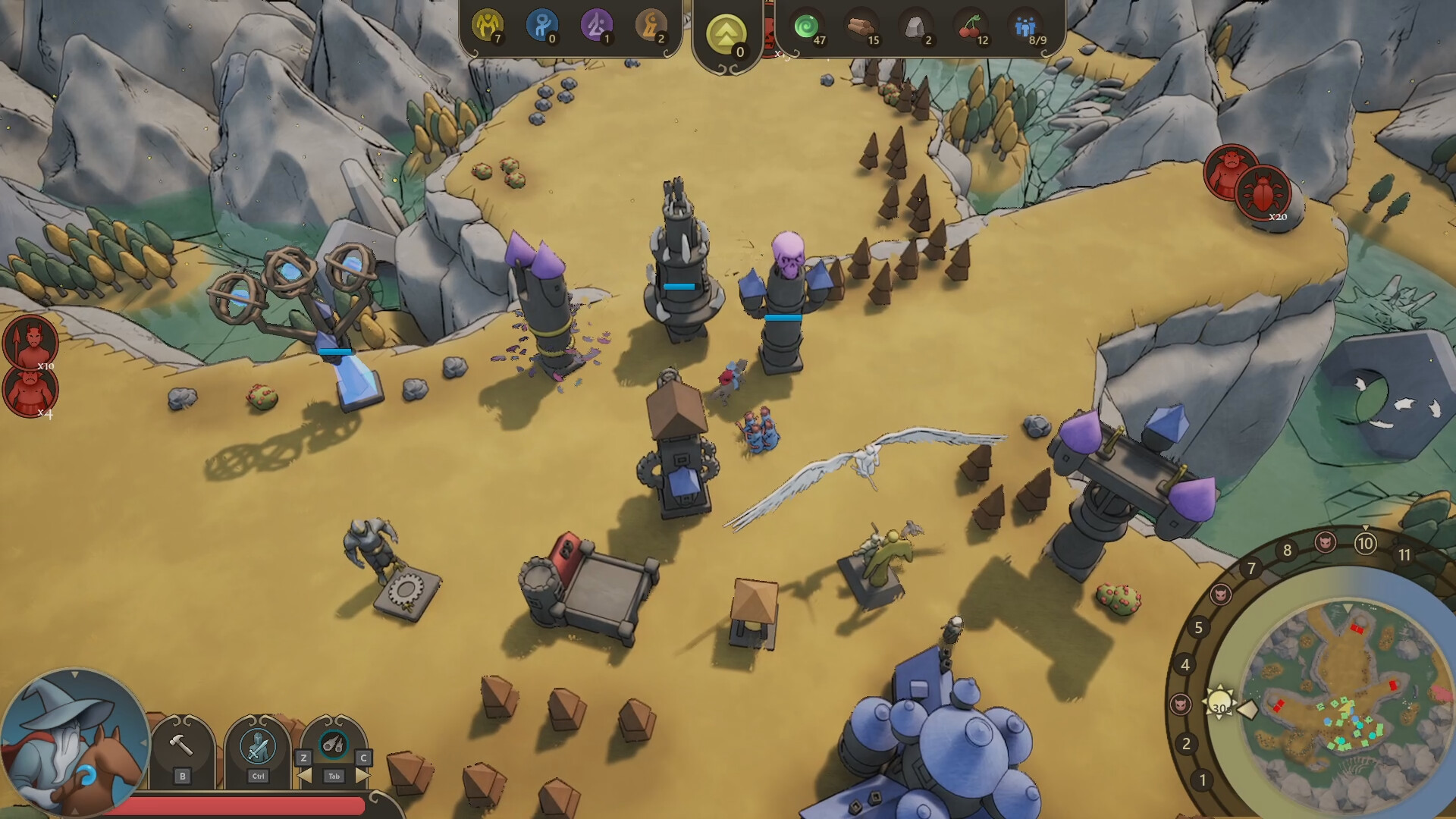Click the red beetle enemy wave indicator
This screenshot has height=819, width=1456.
[x=1263, y=194]
